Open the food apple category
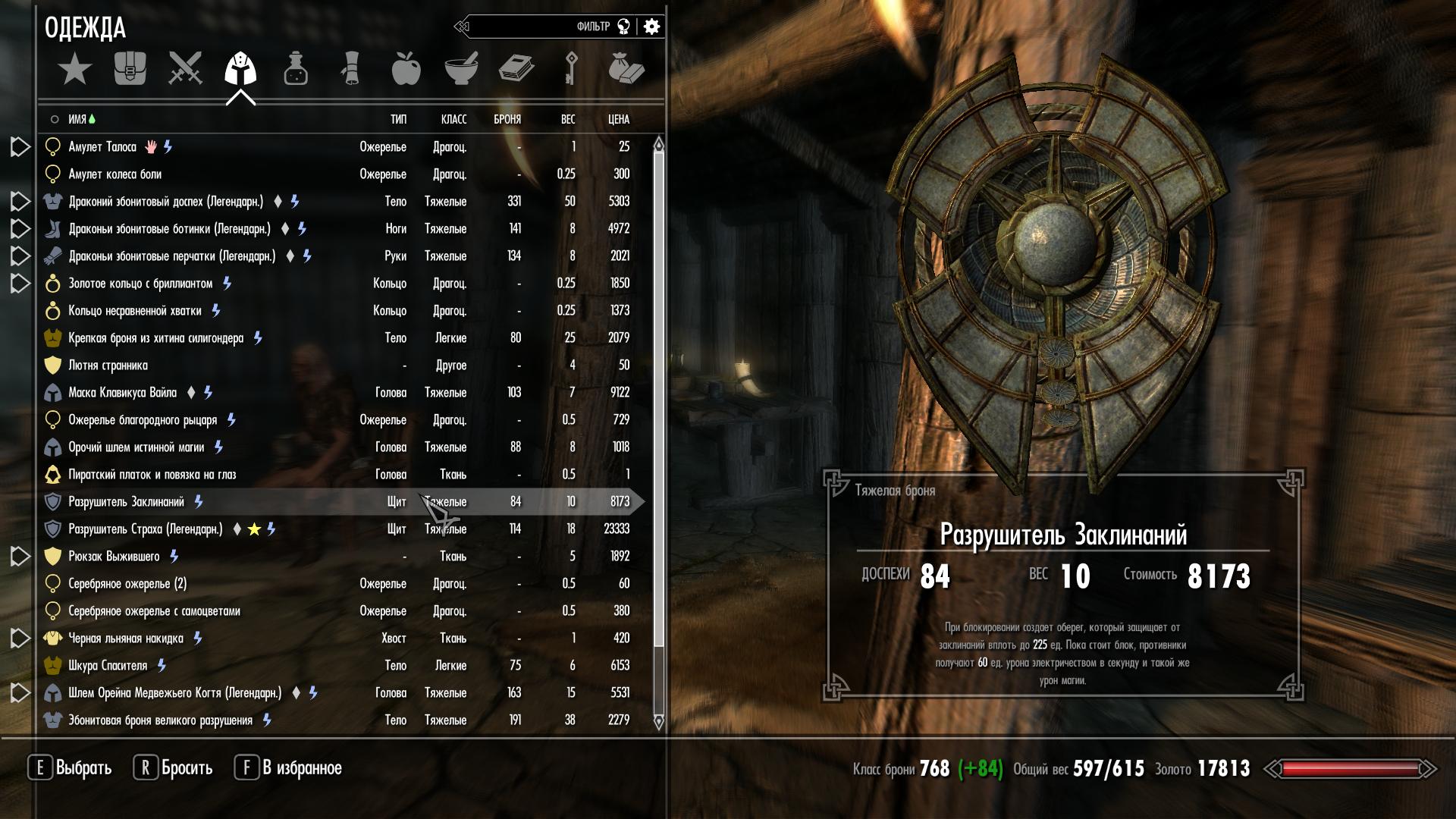This screenshot has width=1456, height=819. click(x=406, y=68)
